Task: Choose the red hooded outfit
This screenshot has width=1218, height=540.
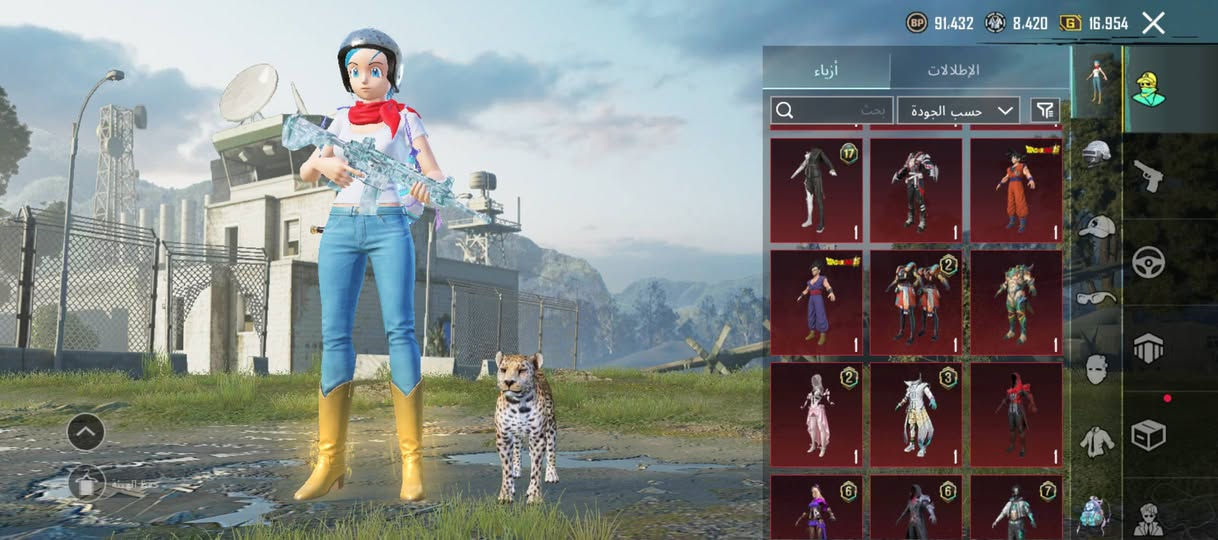Action: 1016,414
